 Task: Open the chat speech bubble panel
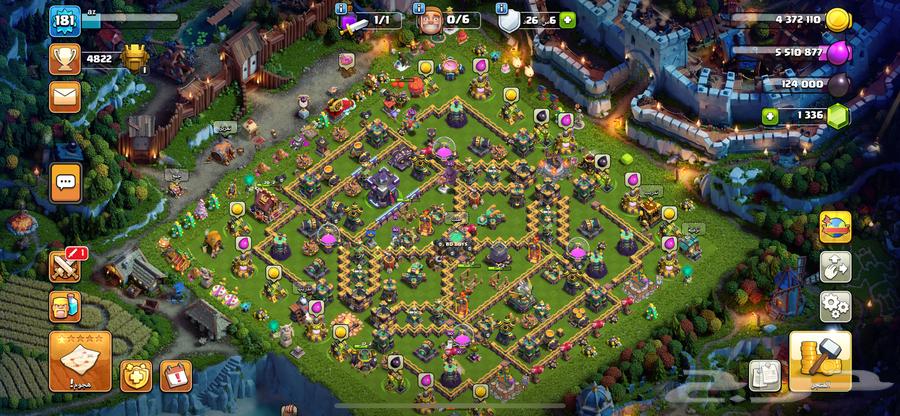tap(67, 182)
